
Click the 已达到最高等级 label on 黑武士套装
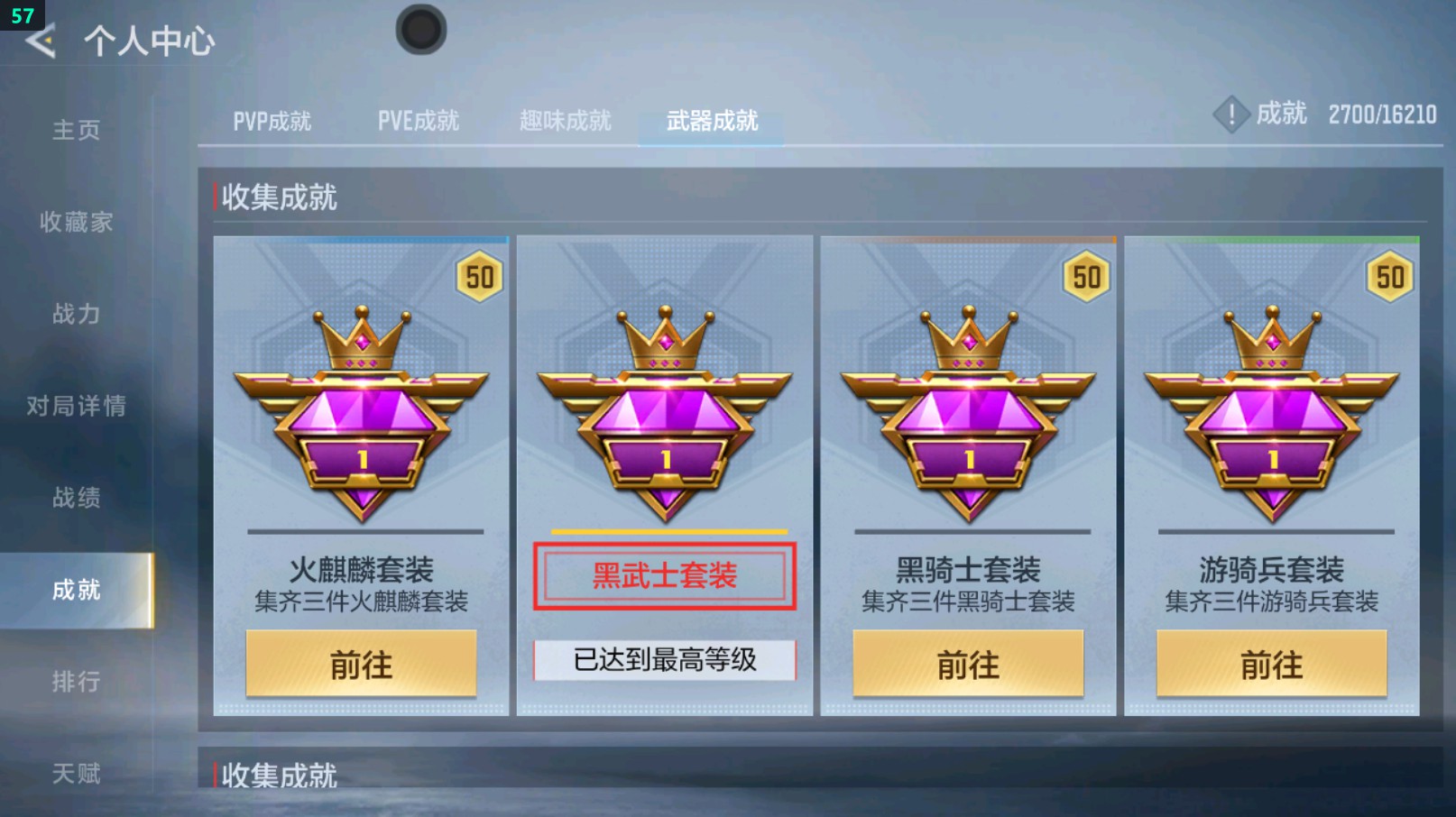[665, 660]
